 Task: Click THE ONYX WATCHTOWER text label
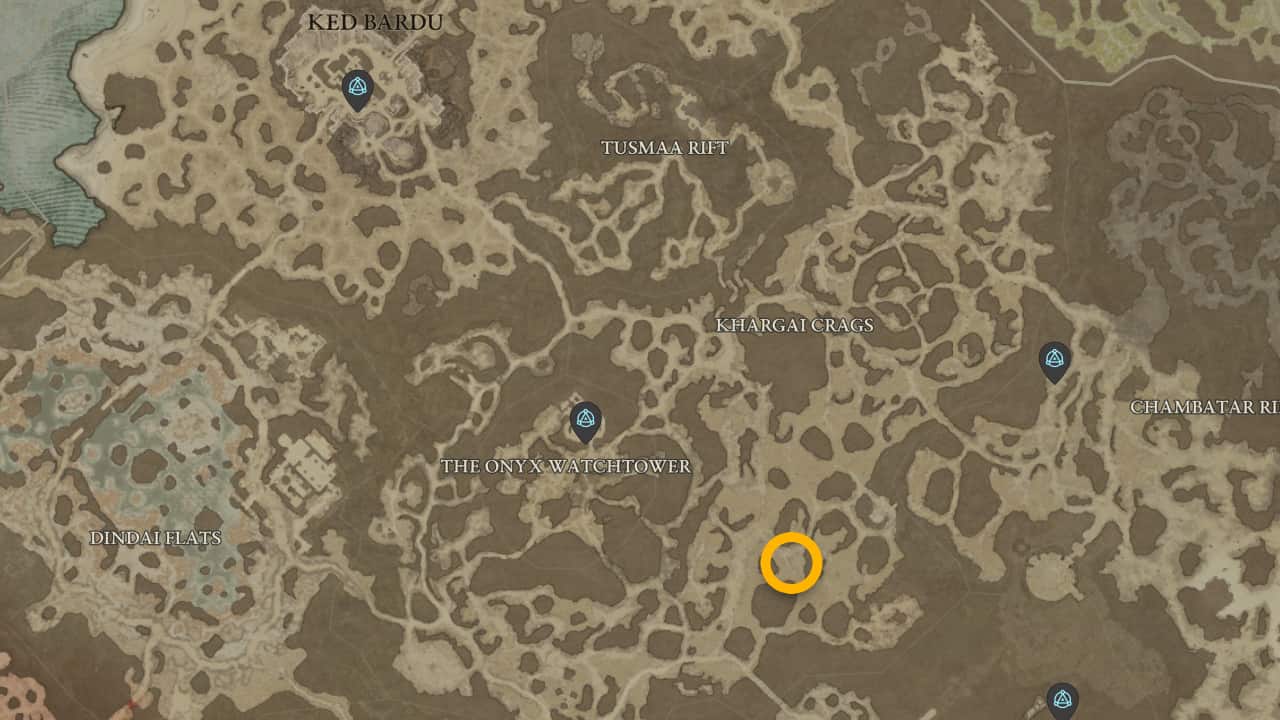point(567,466)
